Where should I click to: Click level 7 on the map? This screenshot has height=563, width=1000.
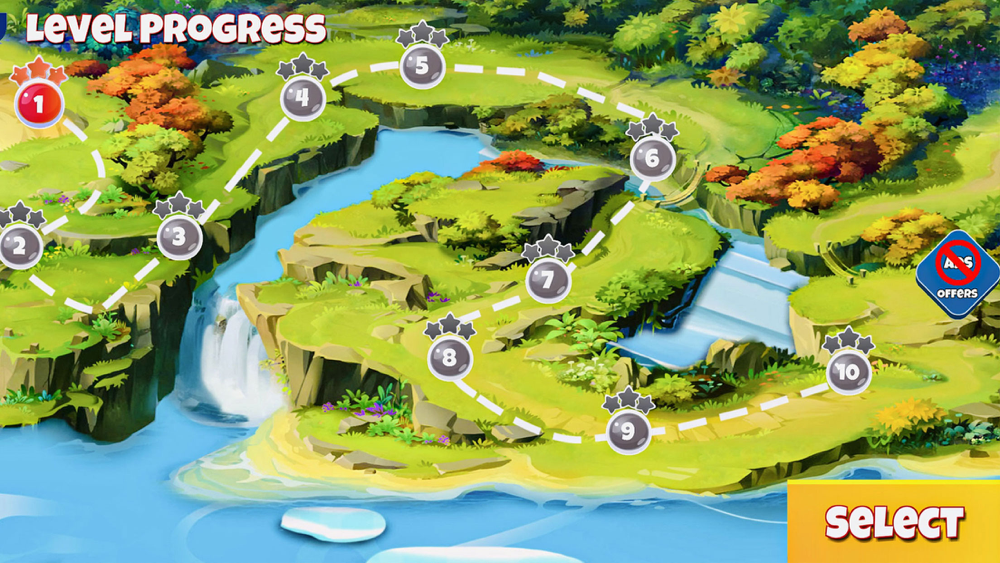click(x=547, y=281)
